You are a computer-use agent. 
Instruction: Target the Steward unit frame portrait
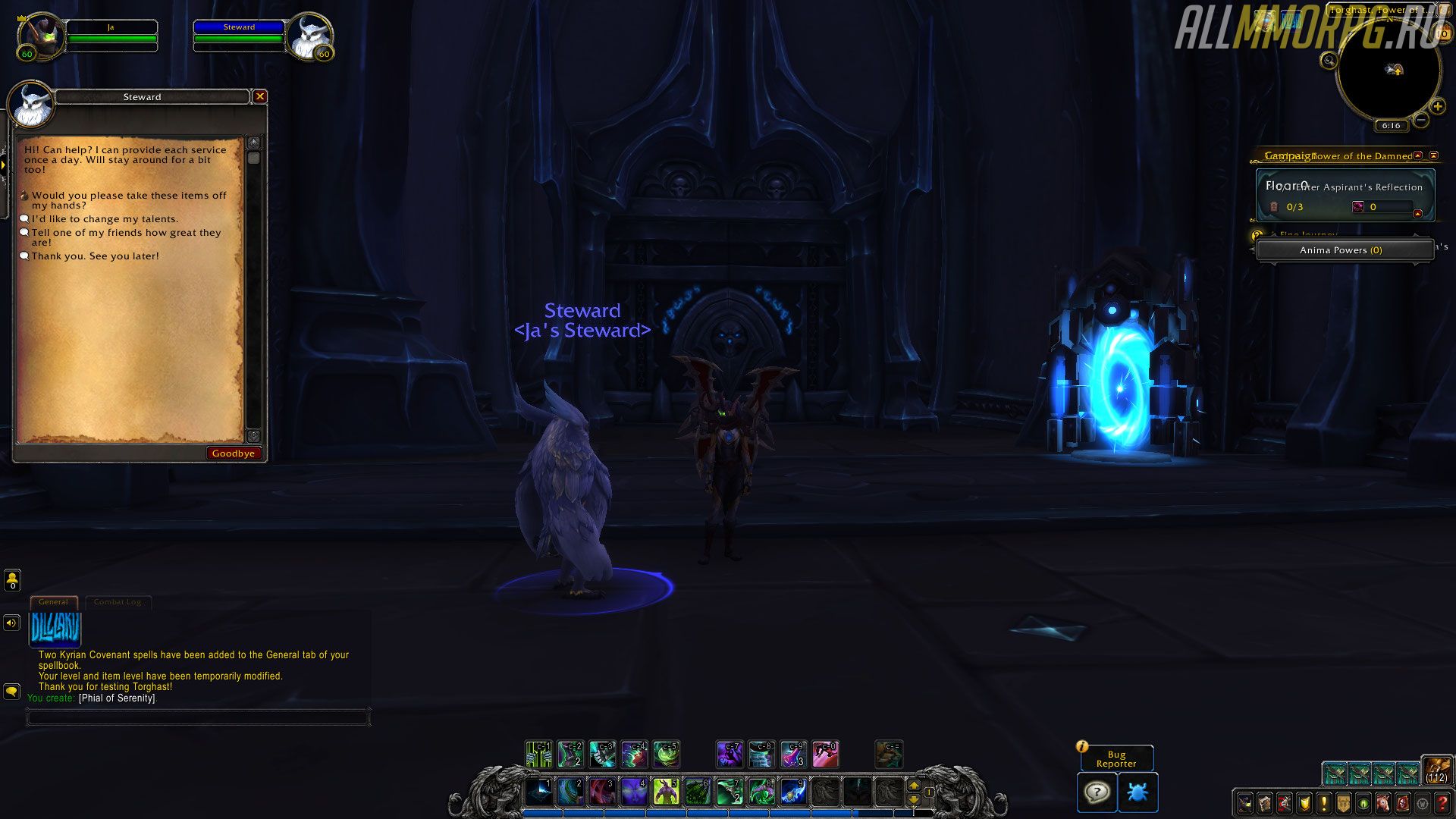(x=309, y=36)
